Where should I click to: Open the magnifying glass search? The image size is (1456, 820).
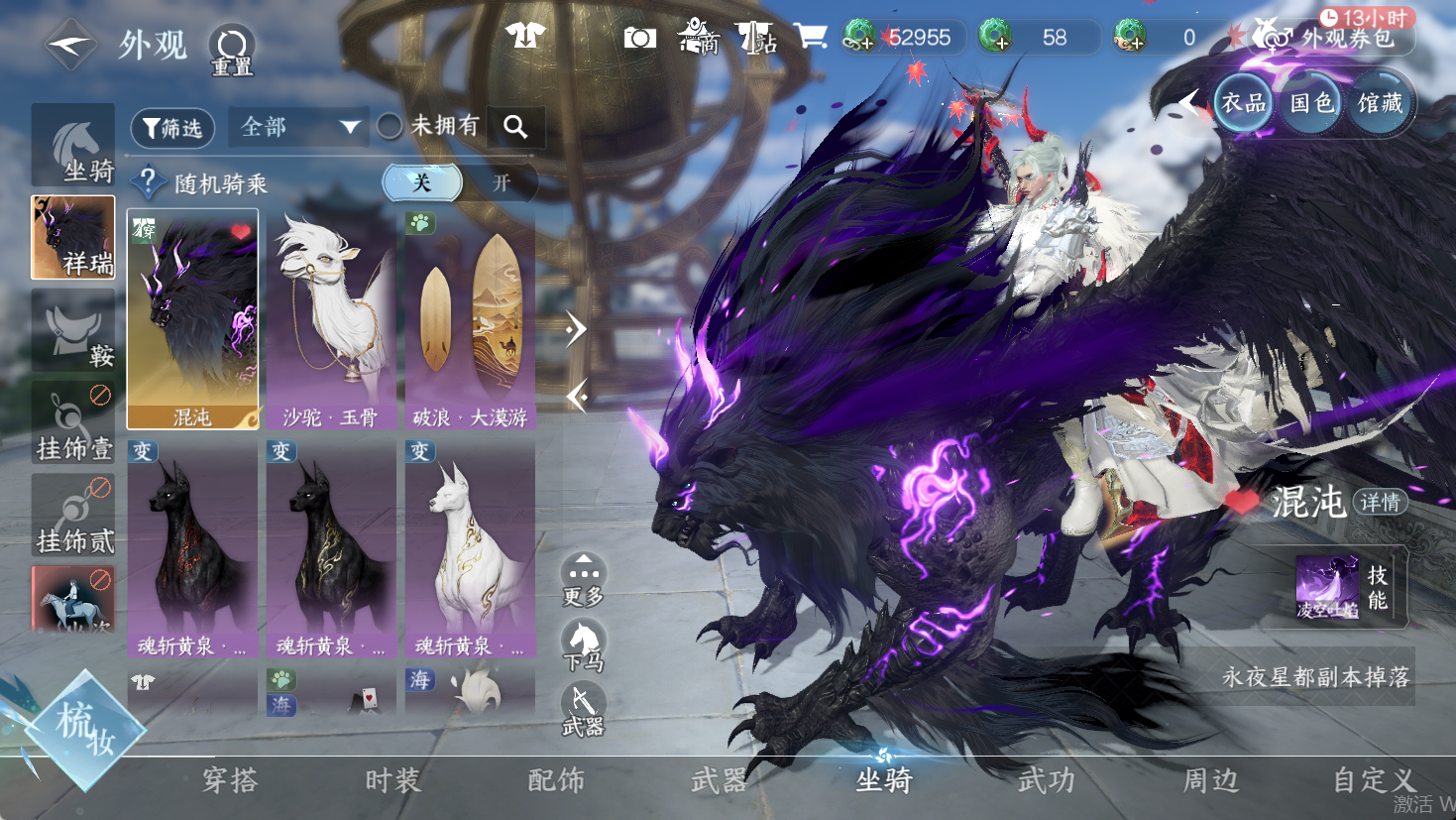[515, 127]
